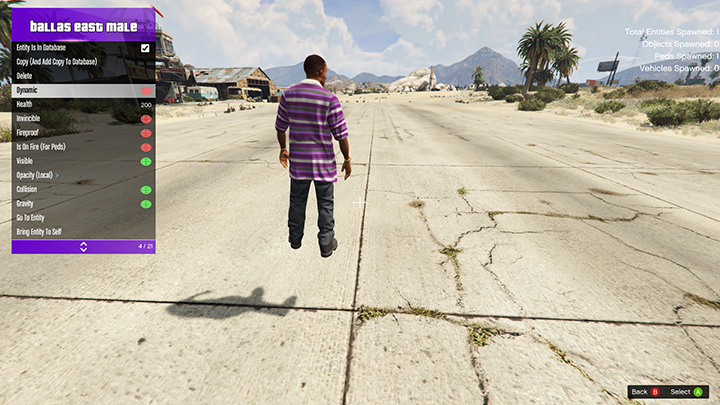Image resolution: width=720 pixels, height=405 pixels.
Task: Choose the Delete entry
Action: 25,76
